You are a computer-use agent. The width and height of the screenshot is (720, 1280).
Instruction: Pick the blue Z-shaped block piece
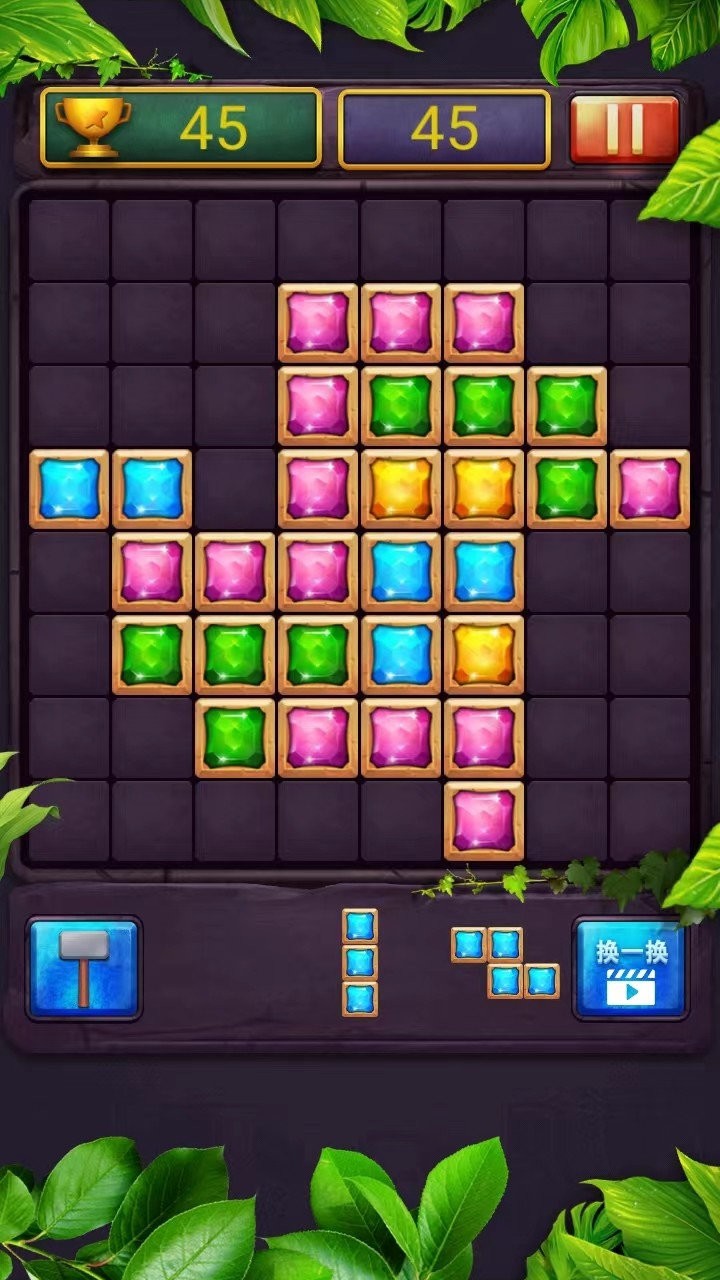(505, 963)
